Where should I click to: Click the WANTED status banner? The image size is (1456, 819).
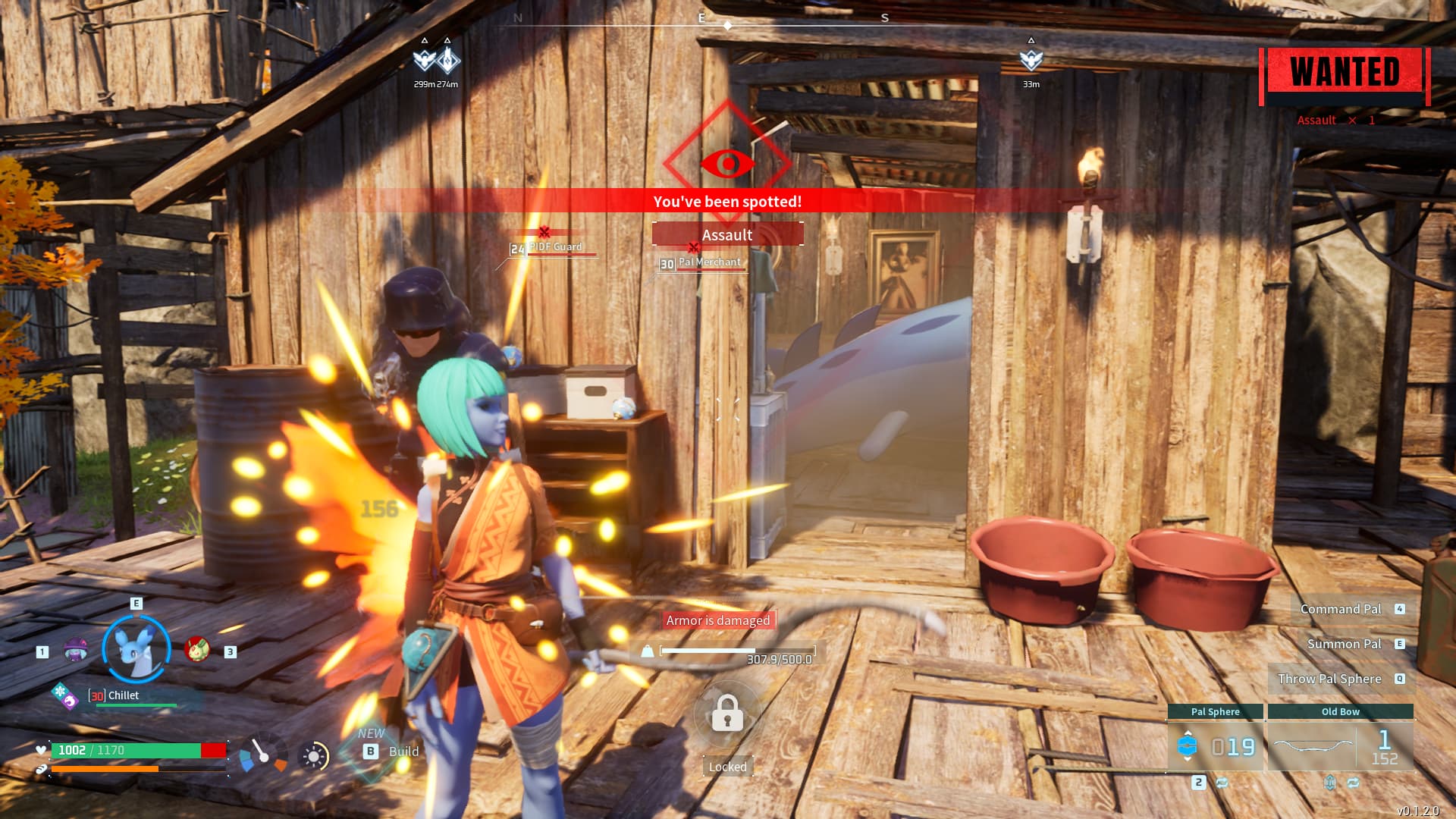coord(1345,74)
